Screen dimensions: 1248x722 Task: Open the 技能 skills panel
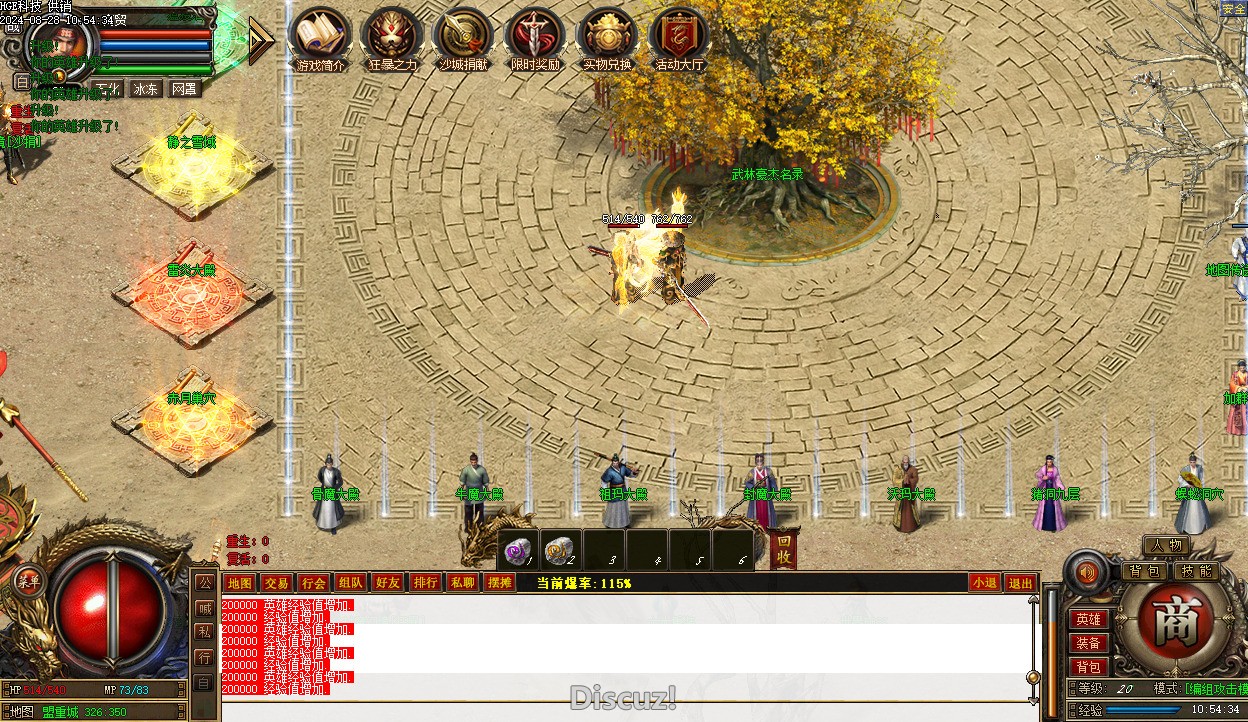pos(1195,571)
